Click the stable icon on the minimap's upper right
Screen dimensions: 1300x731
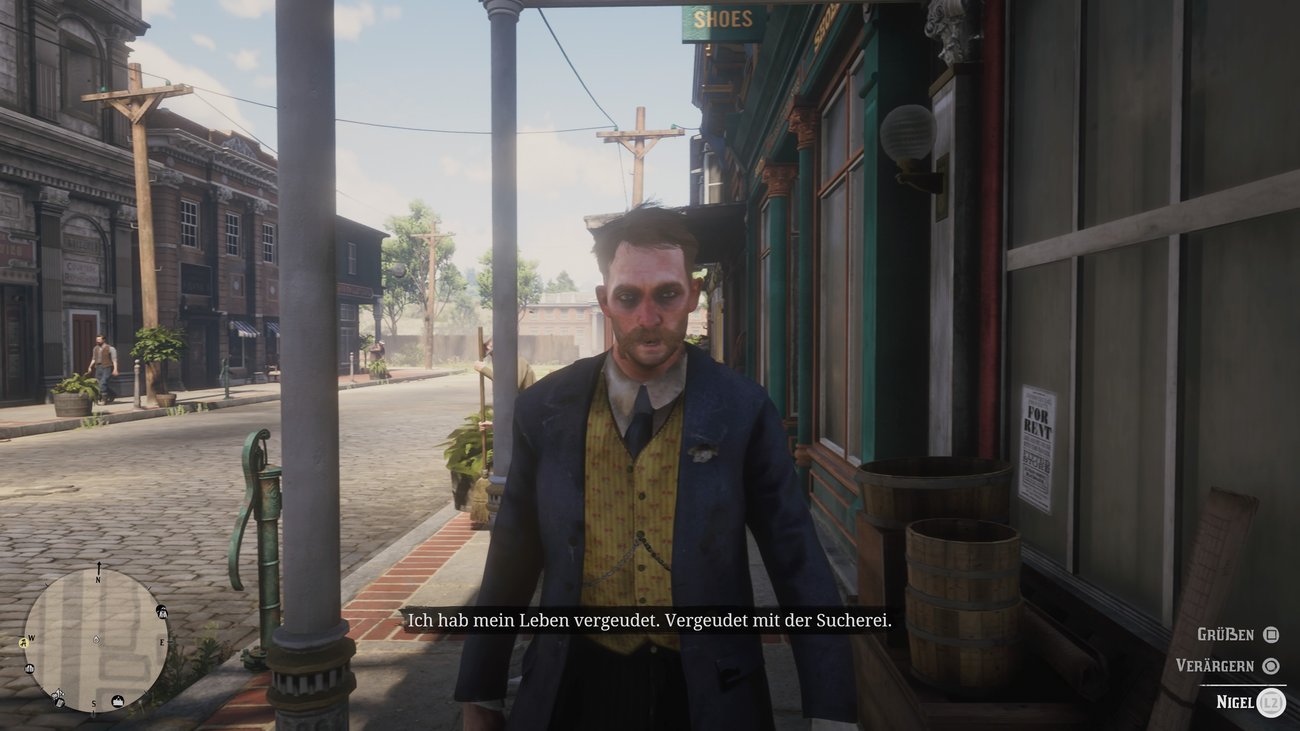(162, 612)
